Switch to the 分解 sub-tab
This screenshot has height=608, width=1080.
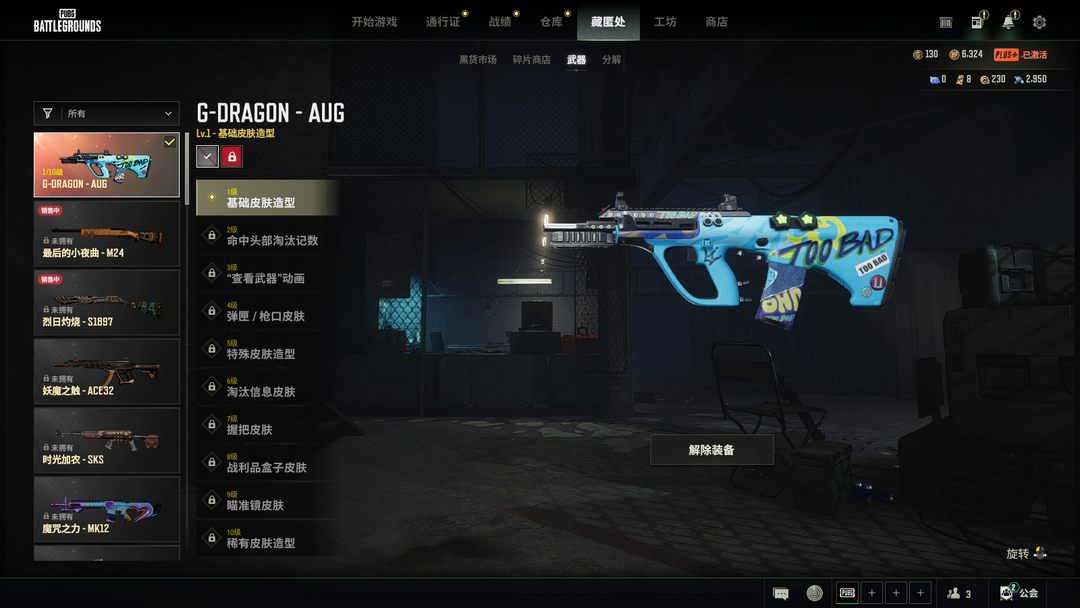point(611,60)
